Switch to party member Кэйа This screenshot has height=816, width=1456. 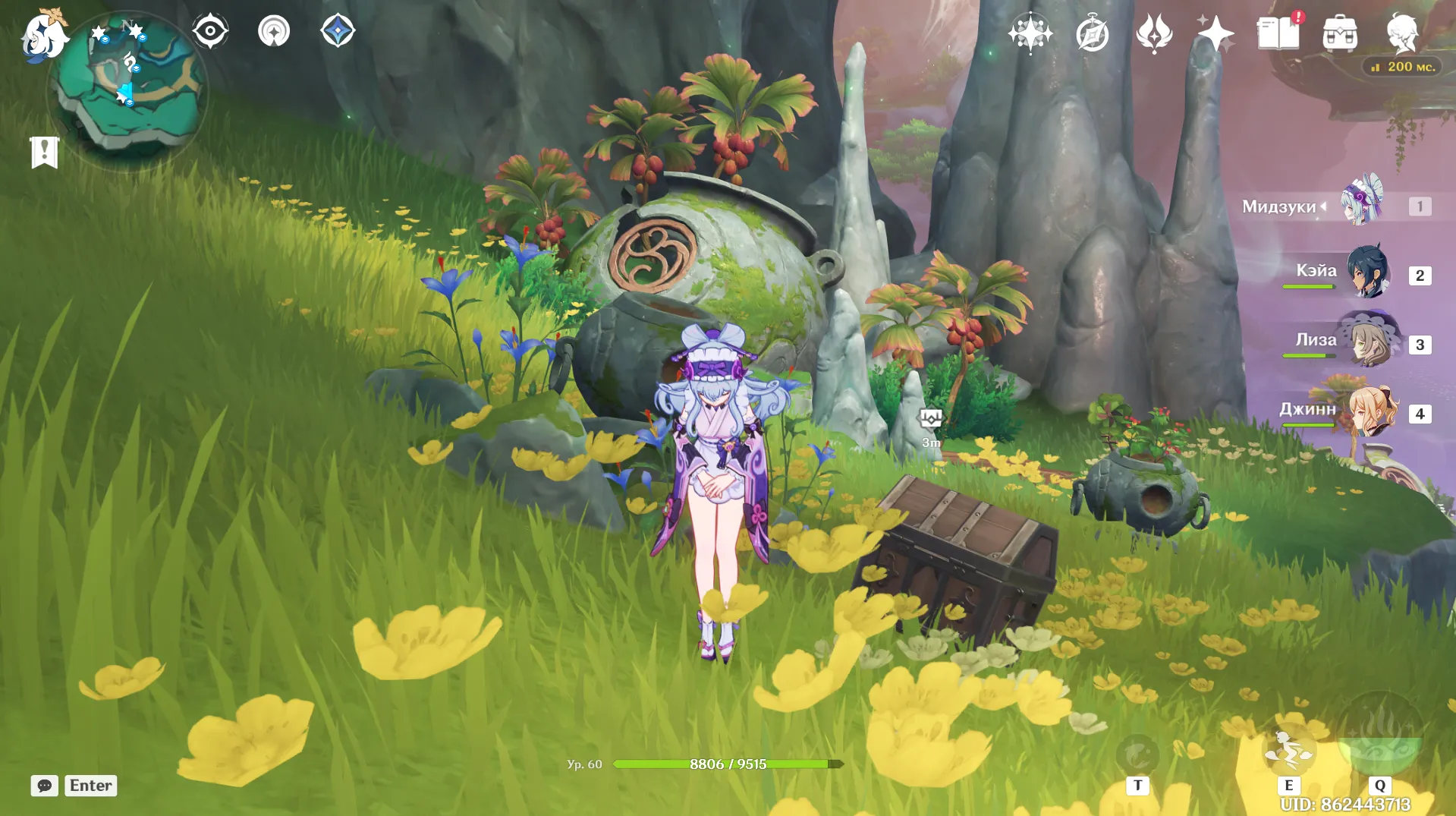(x=1368, y=272)
